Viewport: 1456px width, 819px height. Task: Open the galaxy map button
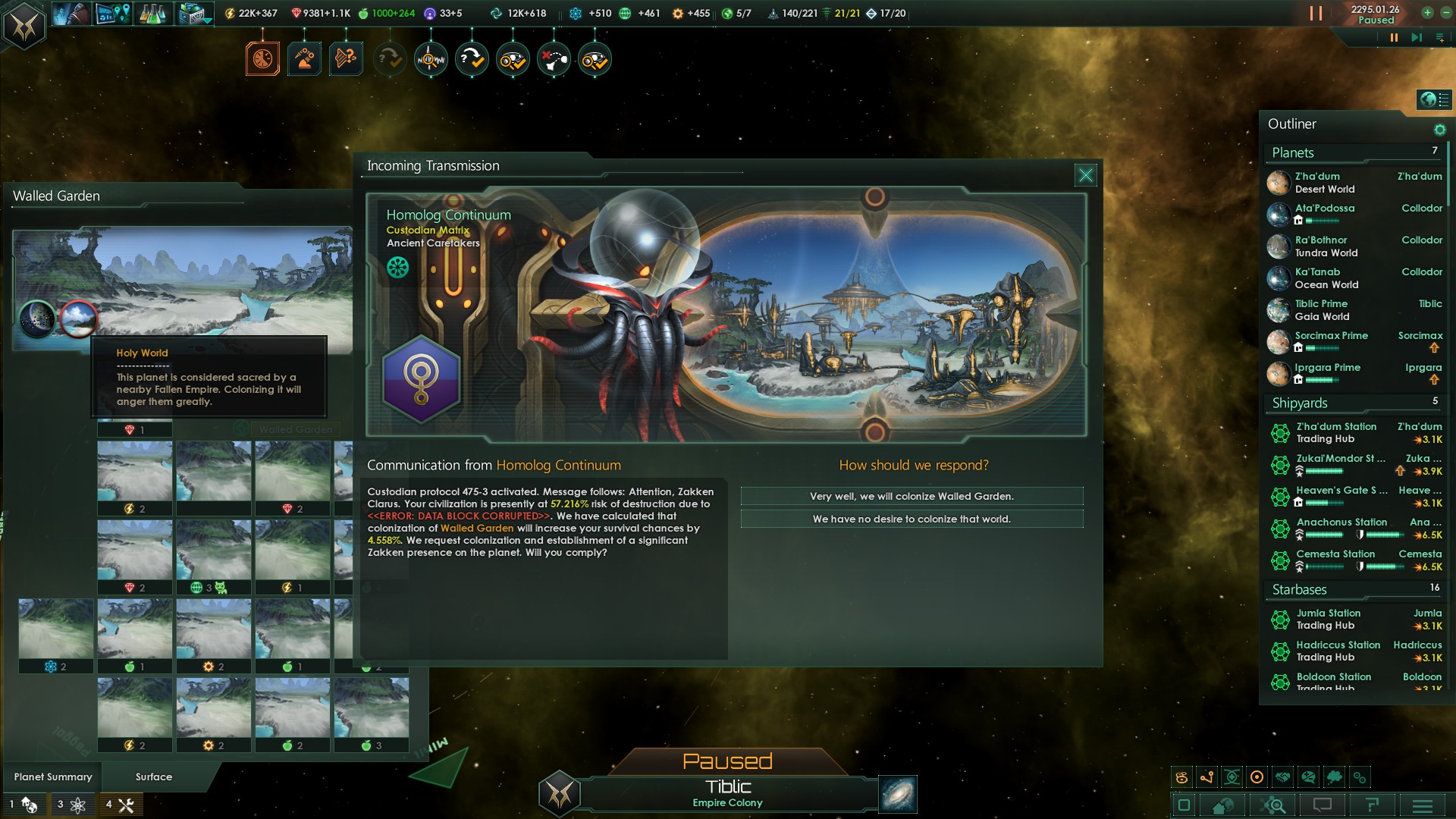point(898,794)
